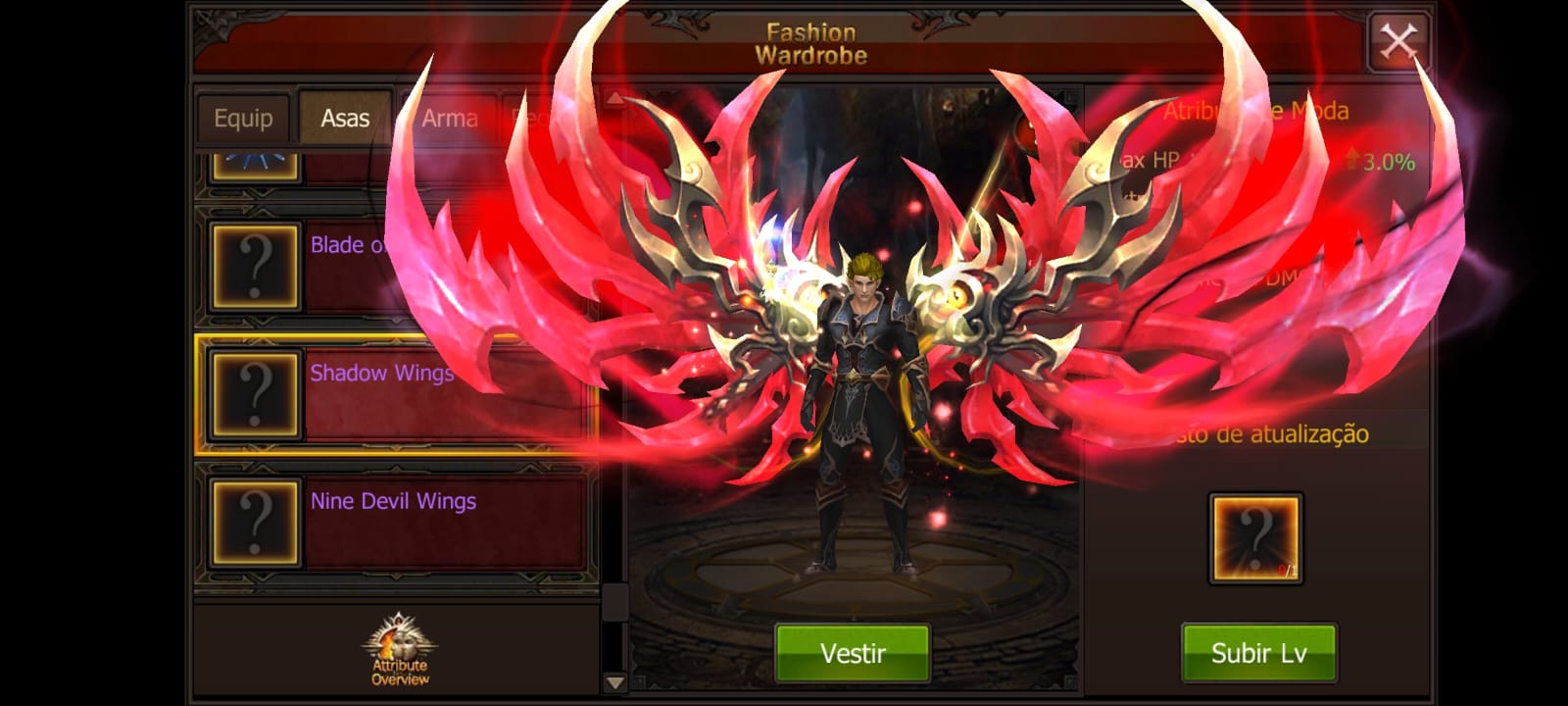Open the Arma tab
Screen dimensions: 1568x706
pyautogui.click(x=449, y=119)
